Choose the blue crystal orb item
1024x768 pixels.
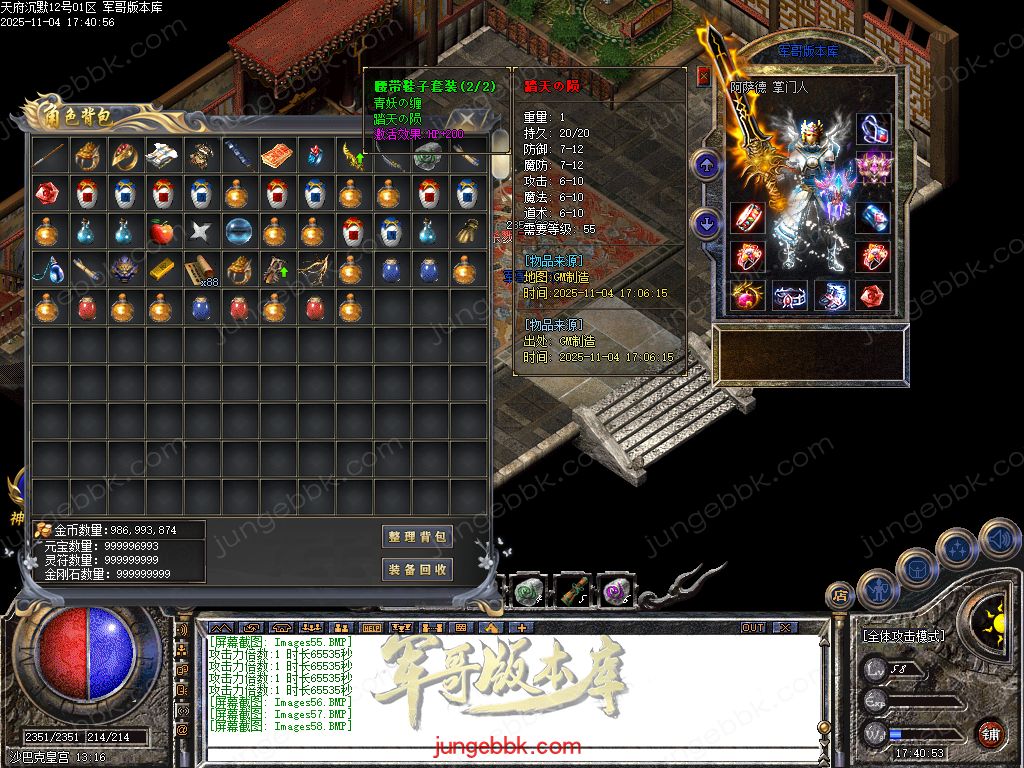coord(237,231)
